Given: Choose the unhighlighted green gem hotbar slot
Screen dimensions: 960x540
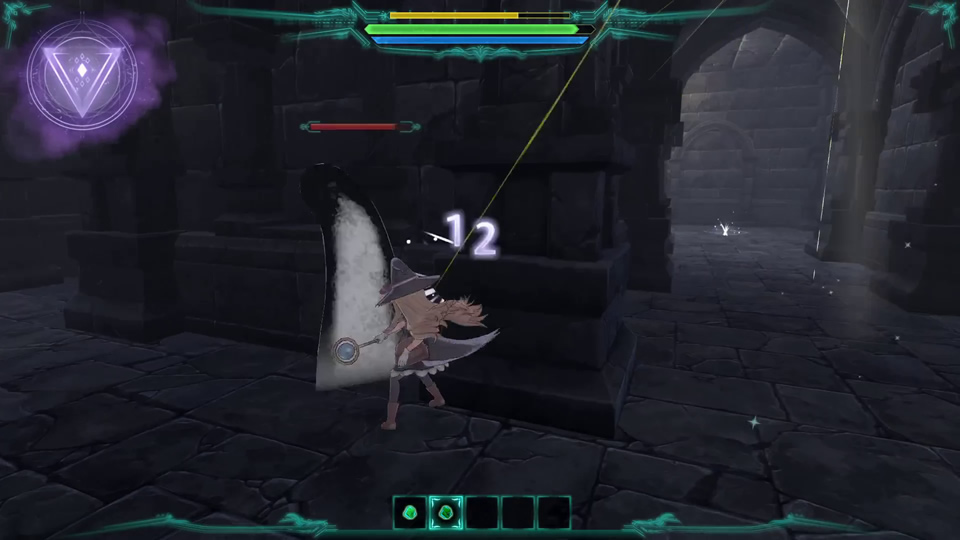Looking at the screenshot, I should pos(409,512).
